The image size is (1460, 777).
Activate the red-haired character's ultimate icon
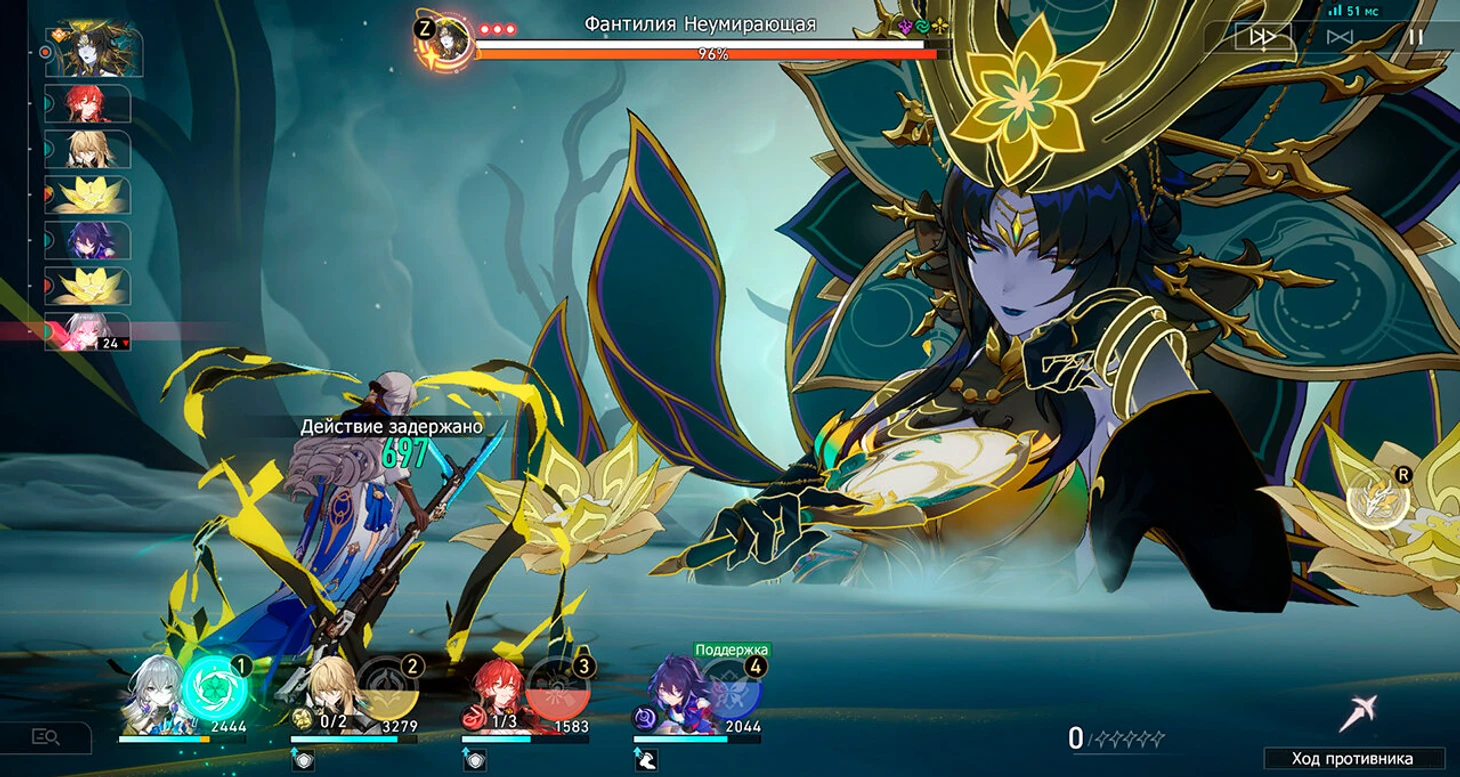558,688
